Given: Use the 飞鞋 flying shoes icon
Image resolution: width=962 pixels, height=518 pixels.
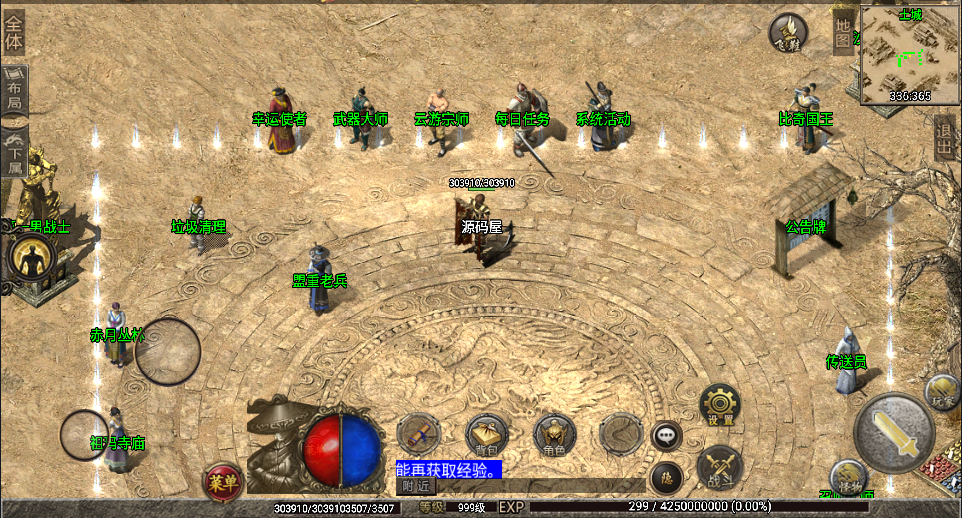Looking at the screenshot, I should pos(788,33).
